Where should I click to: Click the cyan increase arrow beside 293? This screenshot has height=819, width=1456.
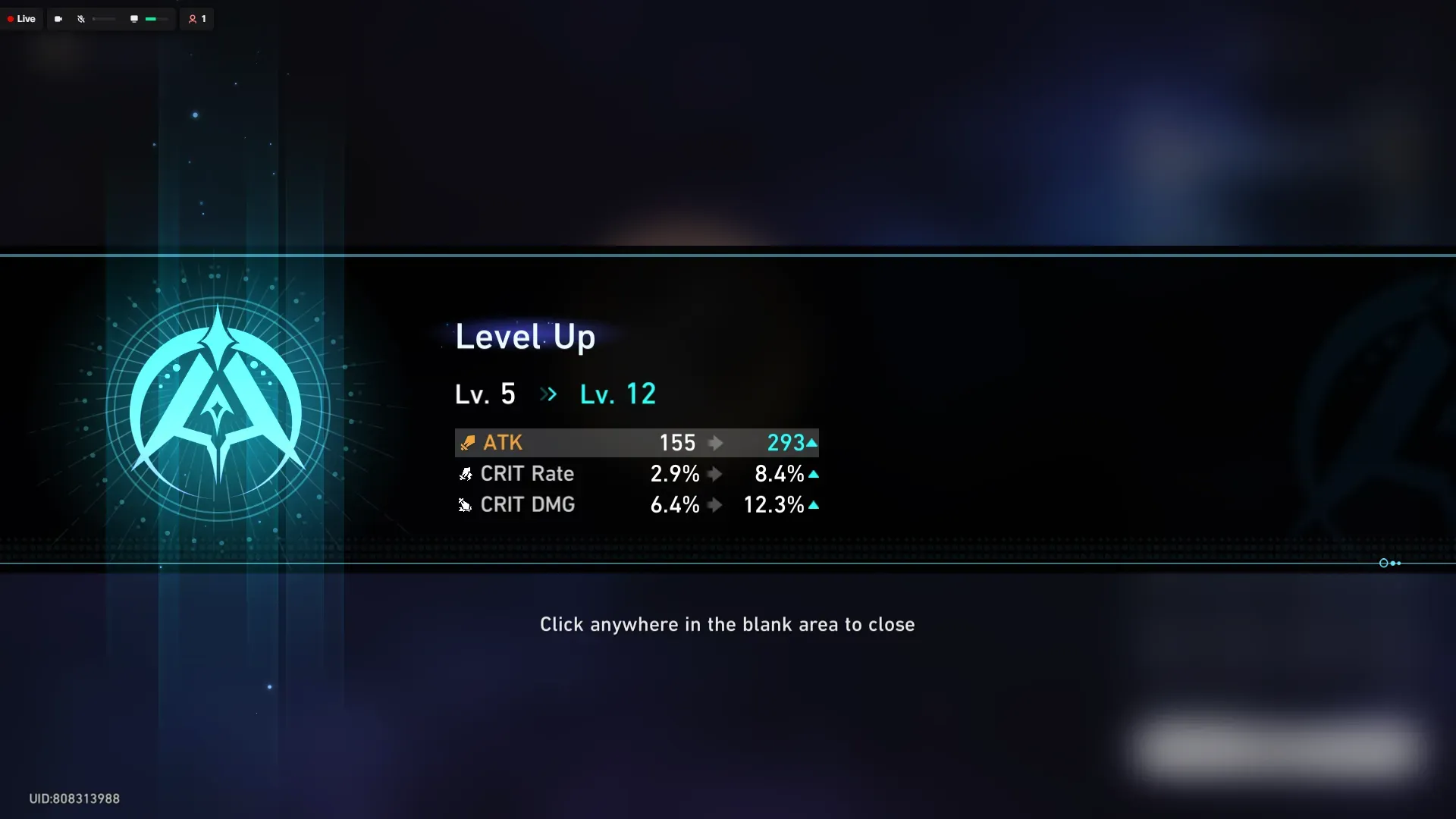(x=812, y=442)
